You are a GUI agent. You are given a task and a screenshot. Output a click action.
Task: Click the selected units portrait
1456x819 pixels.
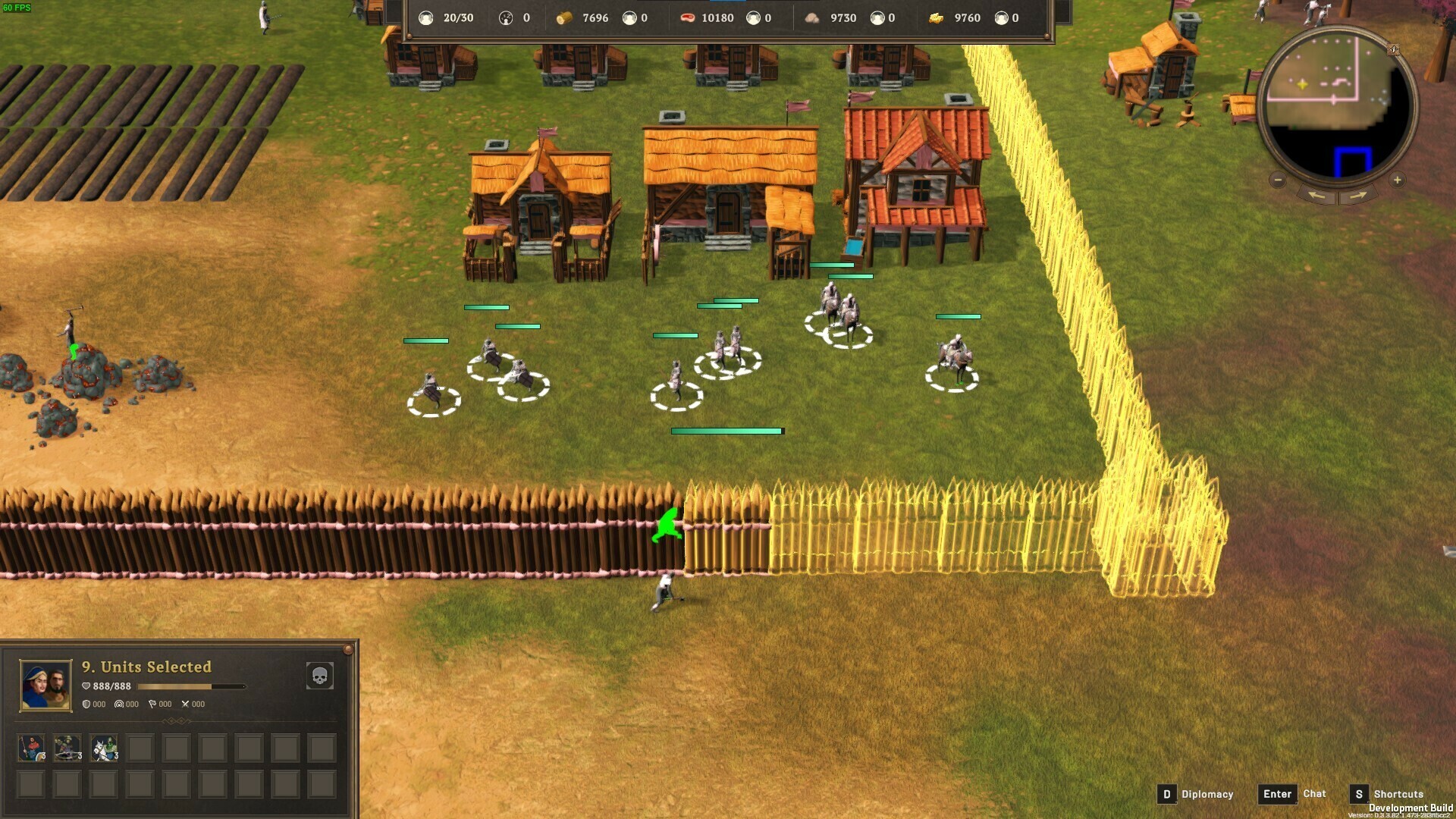click(x=45, y=686)
